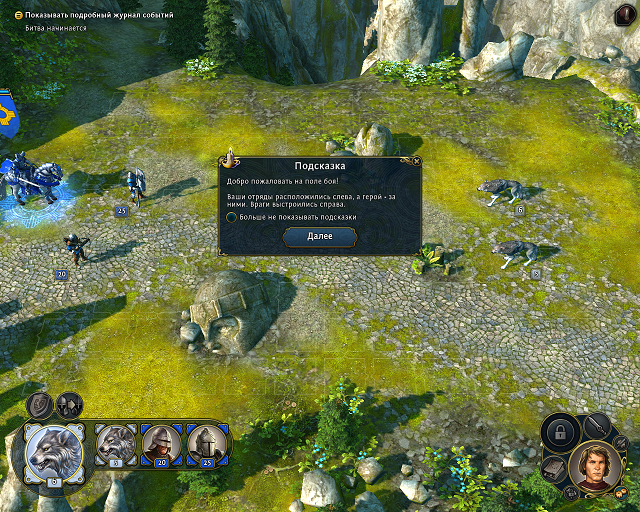
Task: Select the large active wolf portrait
Action: click(x=56, y=451)
